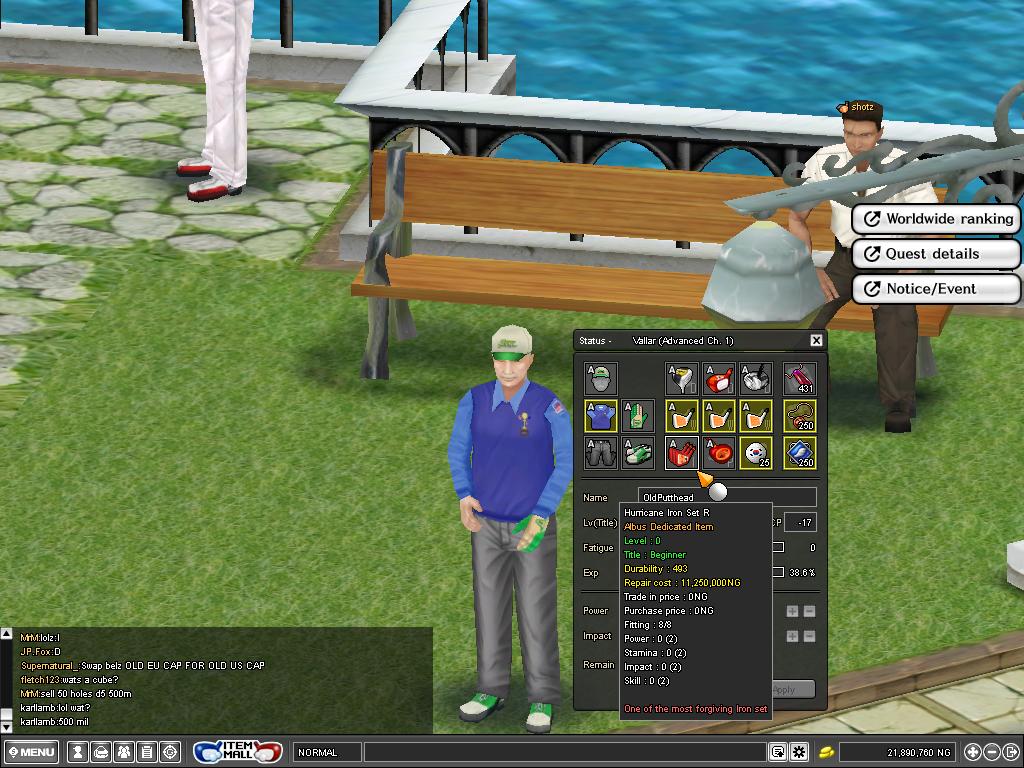Screen dimensions: 1024x768
Task: Select the green golf shoes slot
Action: [637, 453]
